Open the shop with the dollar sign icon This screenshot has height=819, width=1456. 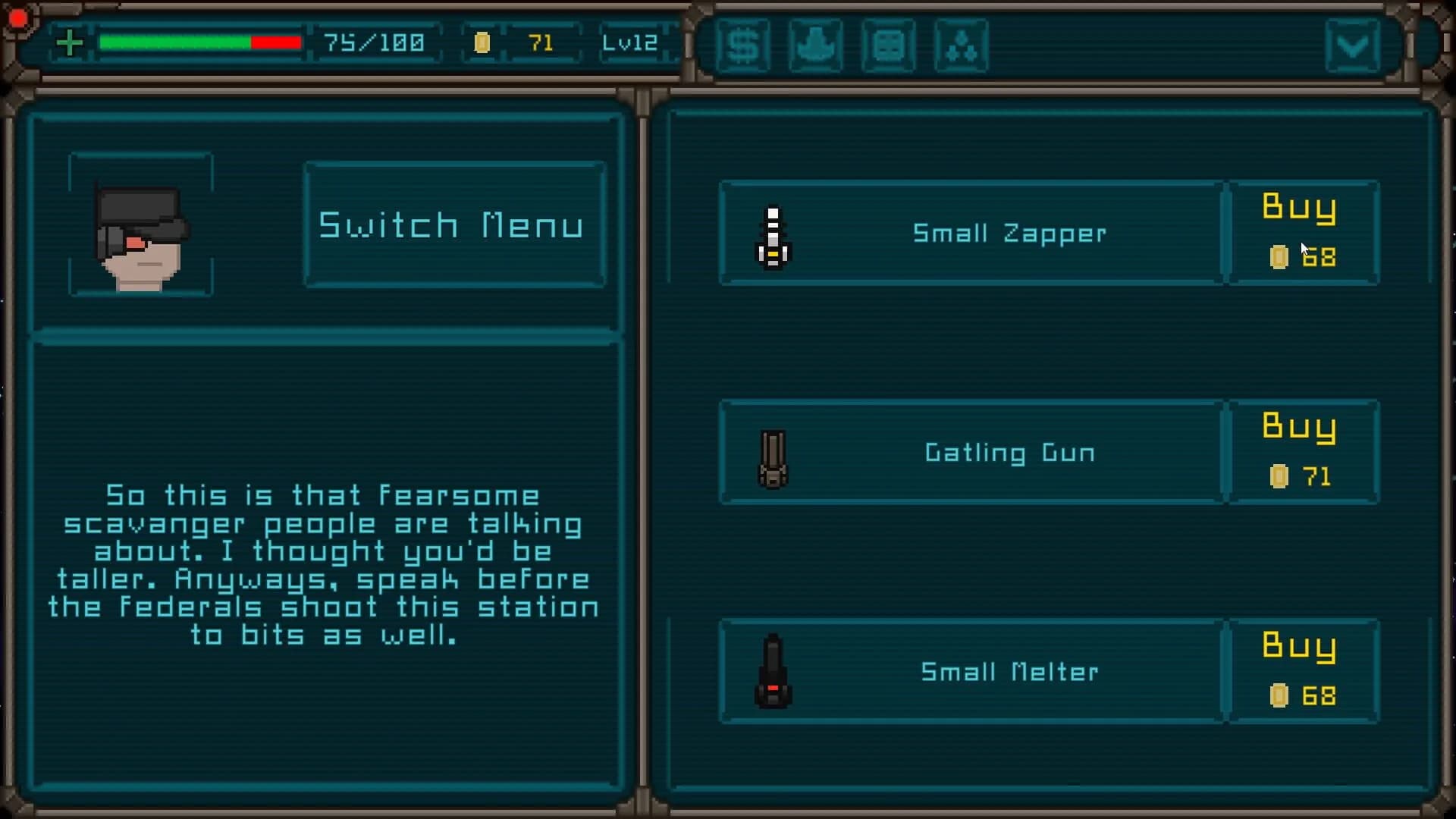point(744,45)
